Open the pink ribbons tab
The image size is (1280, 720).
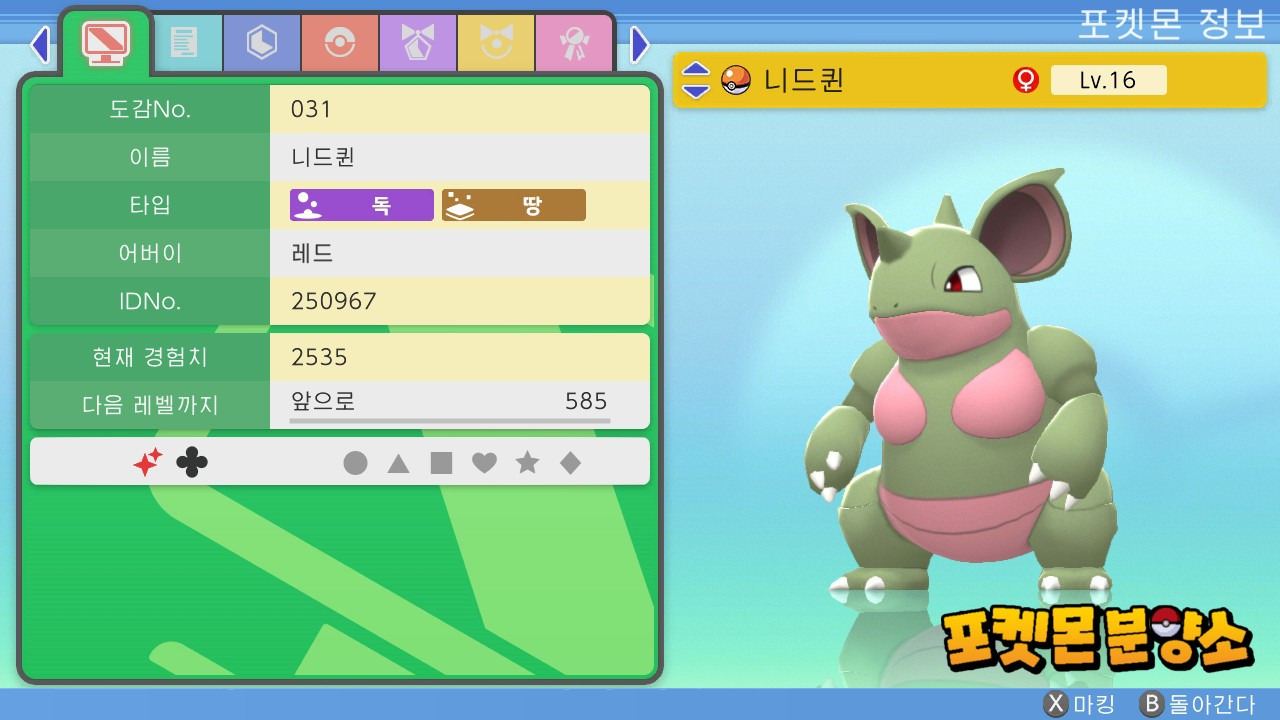[x=574, y=43]
